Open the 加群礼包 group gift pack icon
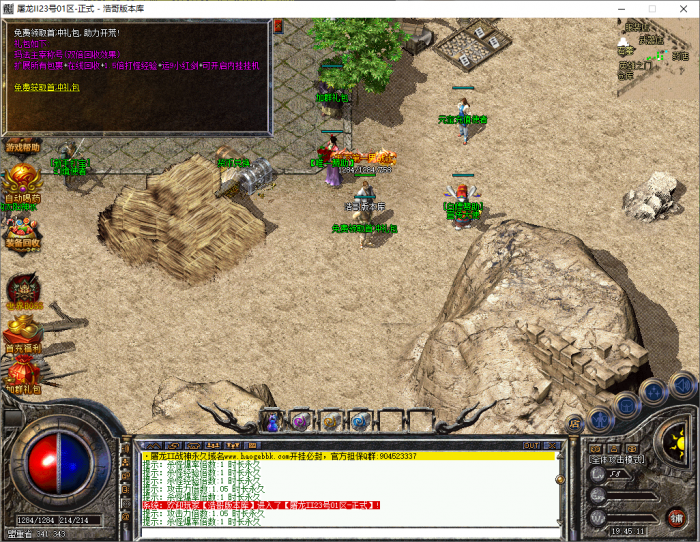Viewport: 700px width, 542px height. point(23,375)
